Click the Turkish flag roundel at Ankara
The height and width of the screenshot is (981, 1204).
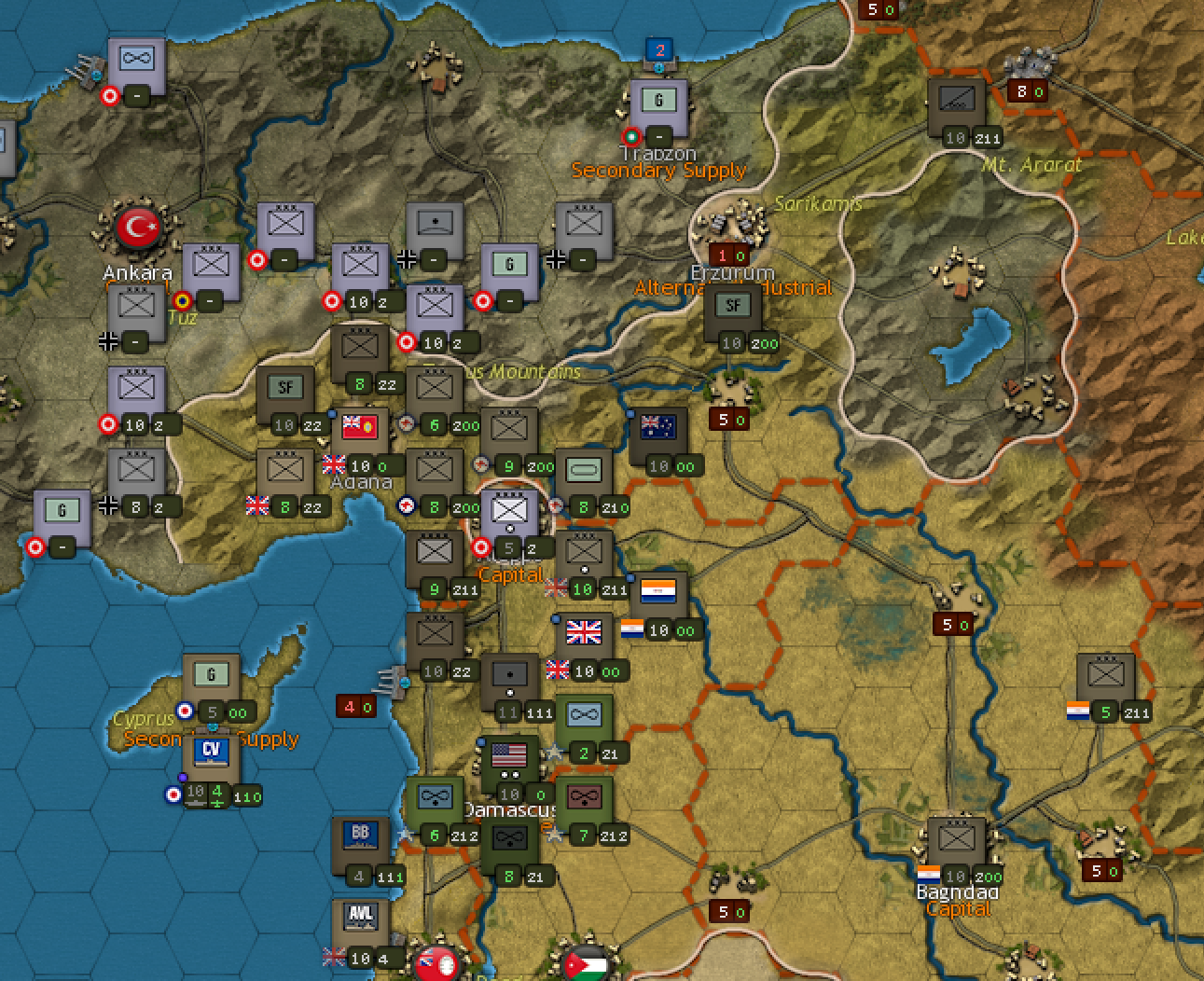[138, 227]
